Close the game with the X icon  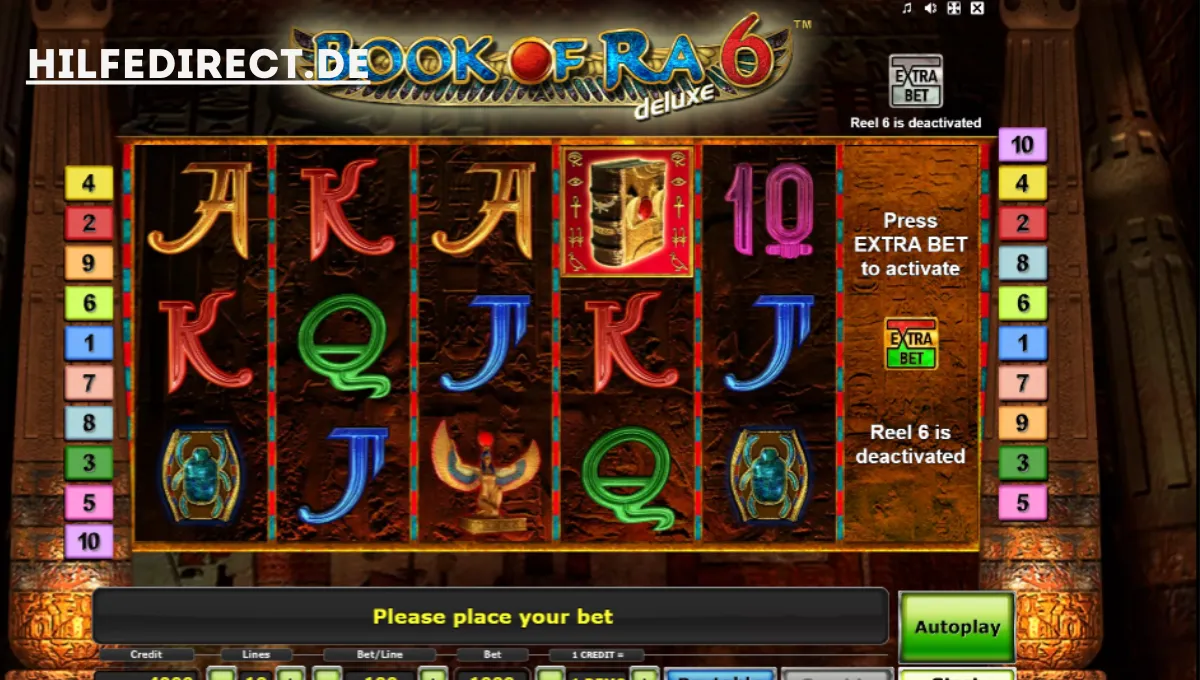(977, 9)
